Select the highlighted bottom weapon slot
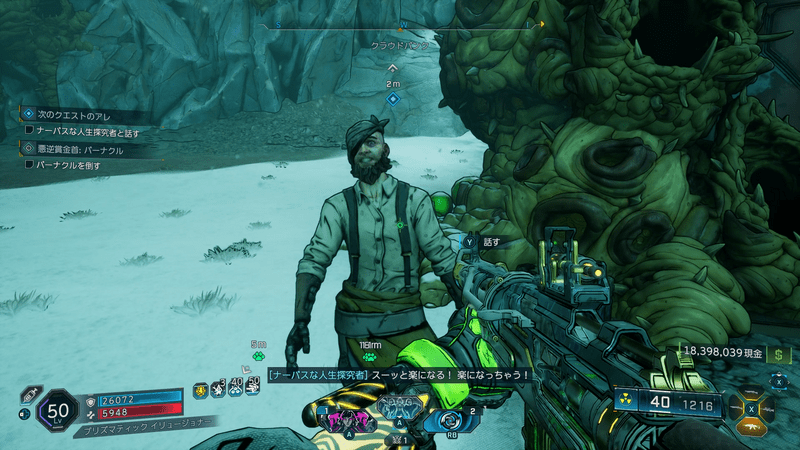The height and width of the screenshot is (450, 800). (753, 424)
